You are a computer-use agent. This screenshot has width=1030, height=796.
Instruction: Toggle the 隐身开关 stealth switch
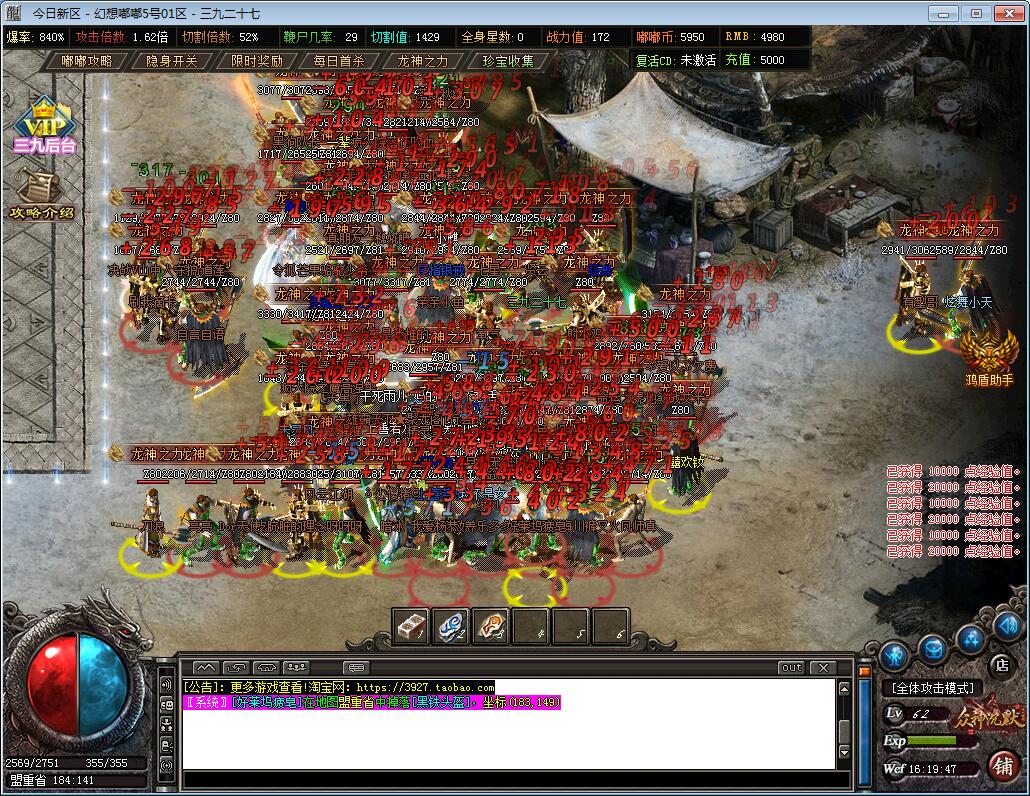pos(172,61)
